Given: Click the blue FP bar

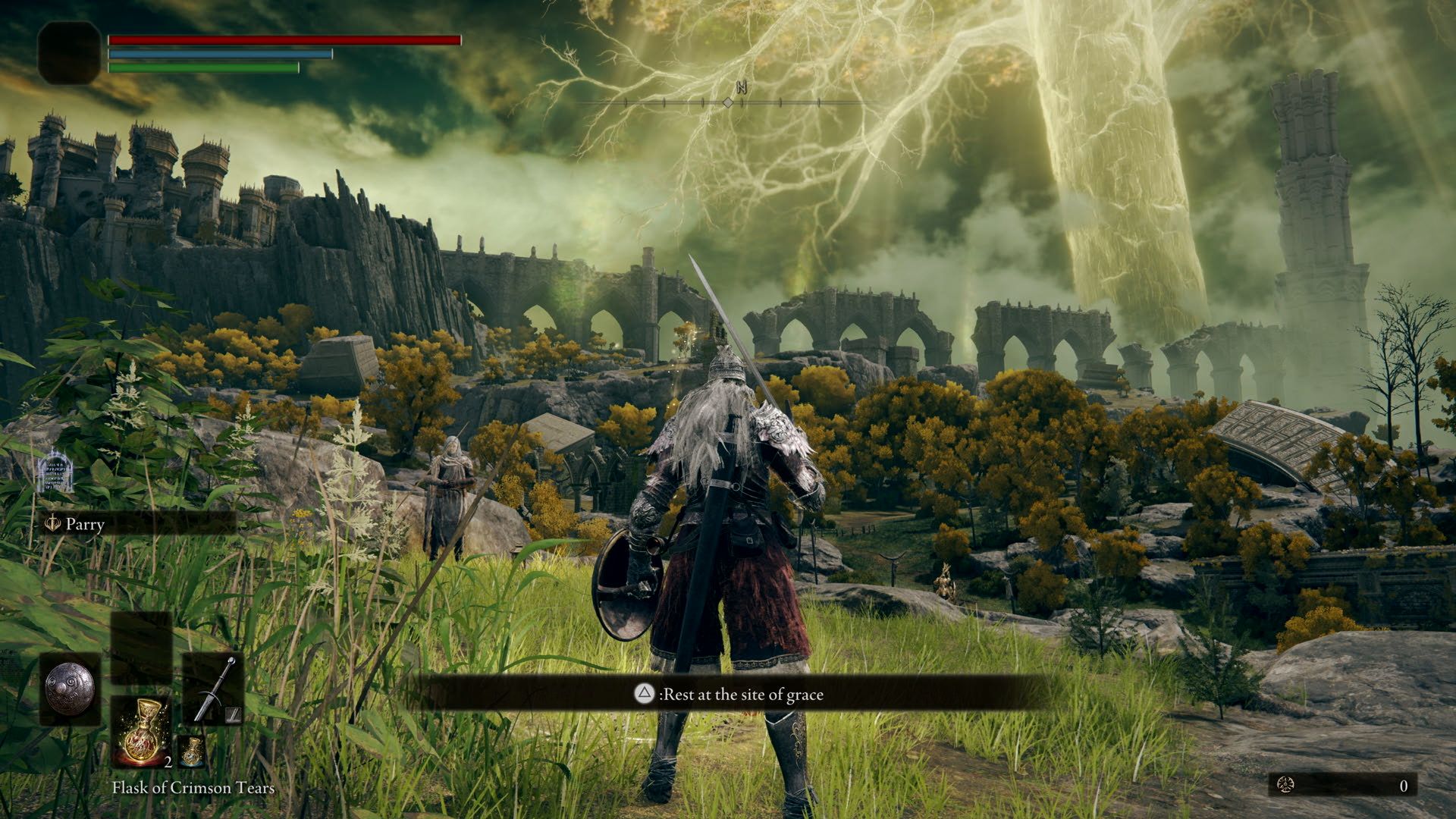Looking at the screenshot, I should 220,55.
